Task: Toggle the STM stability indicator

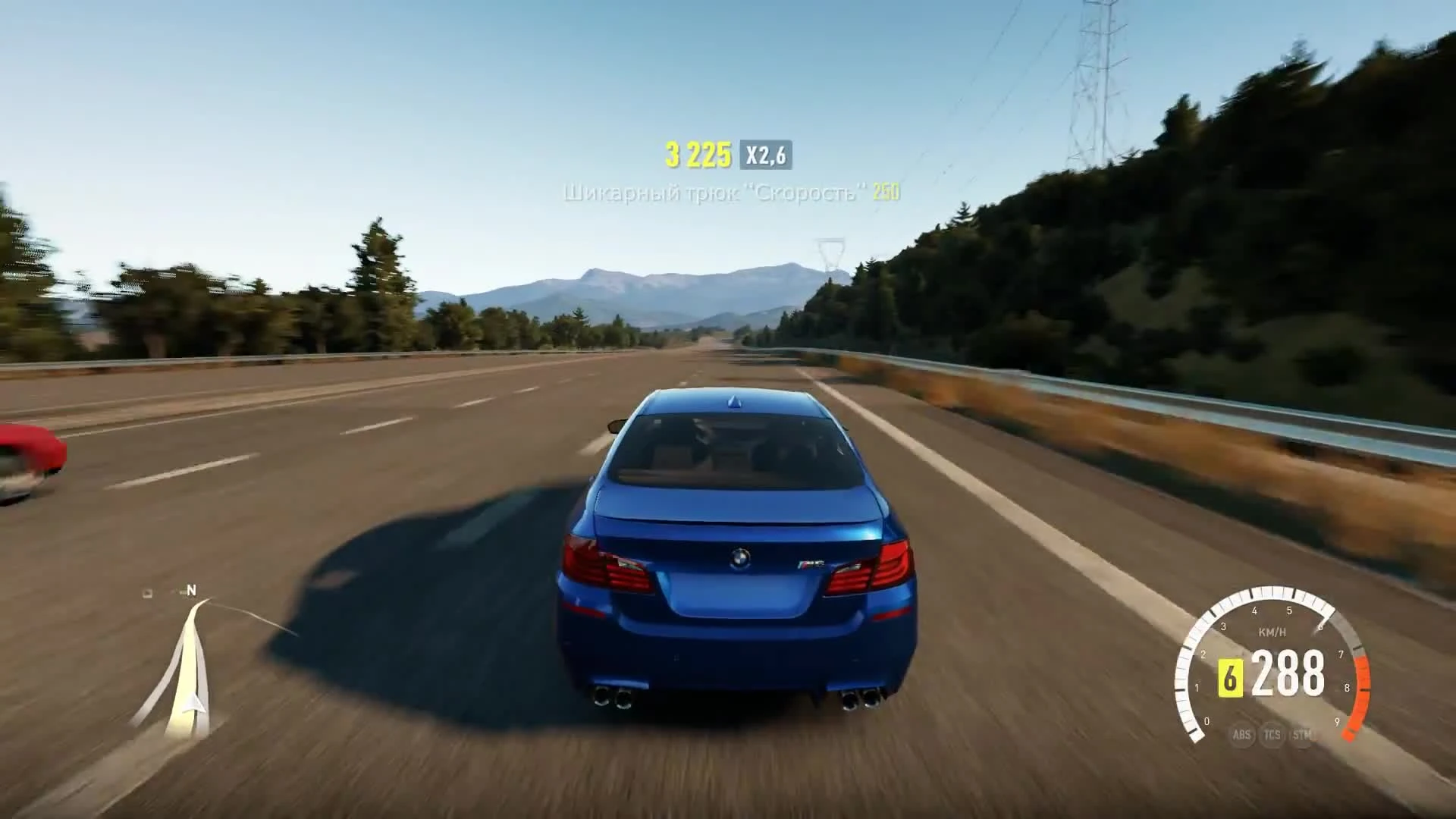Action: click(1300, 735)
